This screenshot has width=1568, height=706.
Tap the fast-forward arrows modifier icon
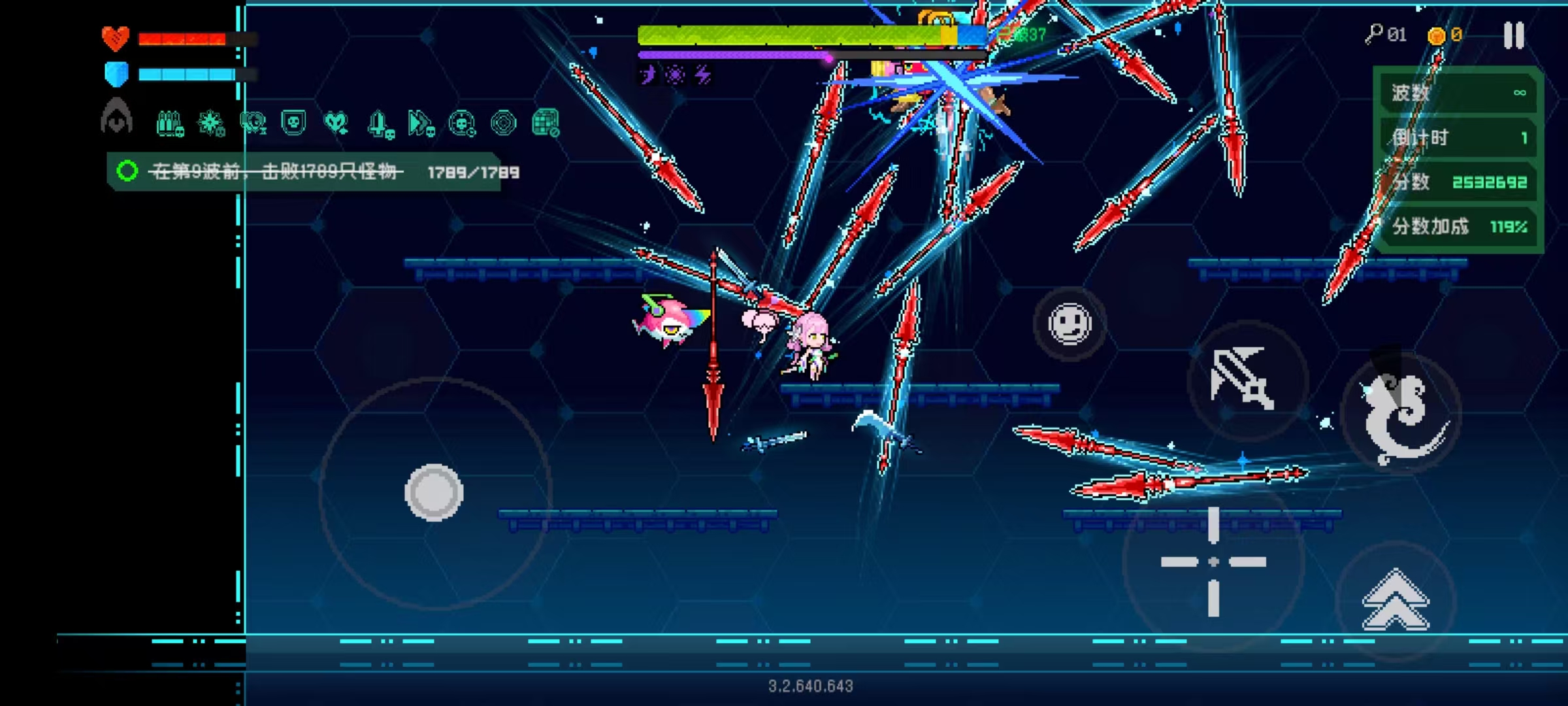point(421,123)
